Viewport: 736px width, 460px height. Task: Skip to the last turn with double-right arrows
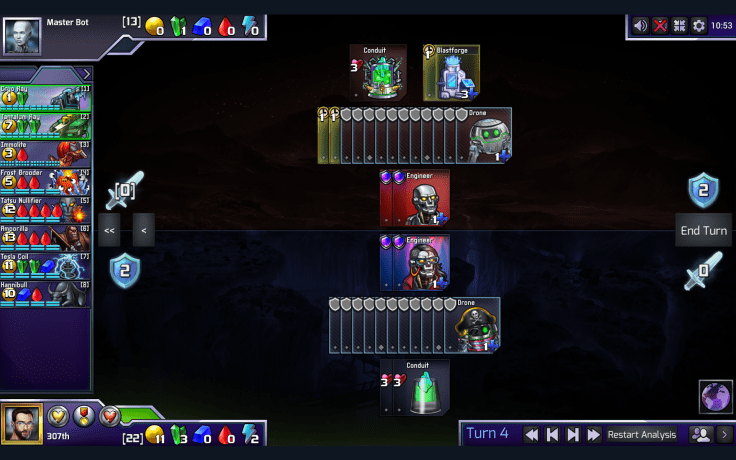tap(593, 434)
